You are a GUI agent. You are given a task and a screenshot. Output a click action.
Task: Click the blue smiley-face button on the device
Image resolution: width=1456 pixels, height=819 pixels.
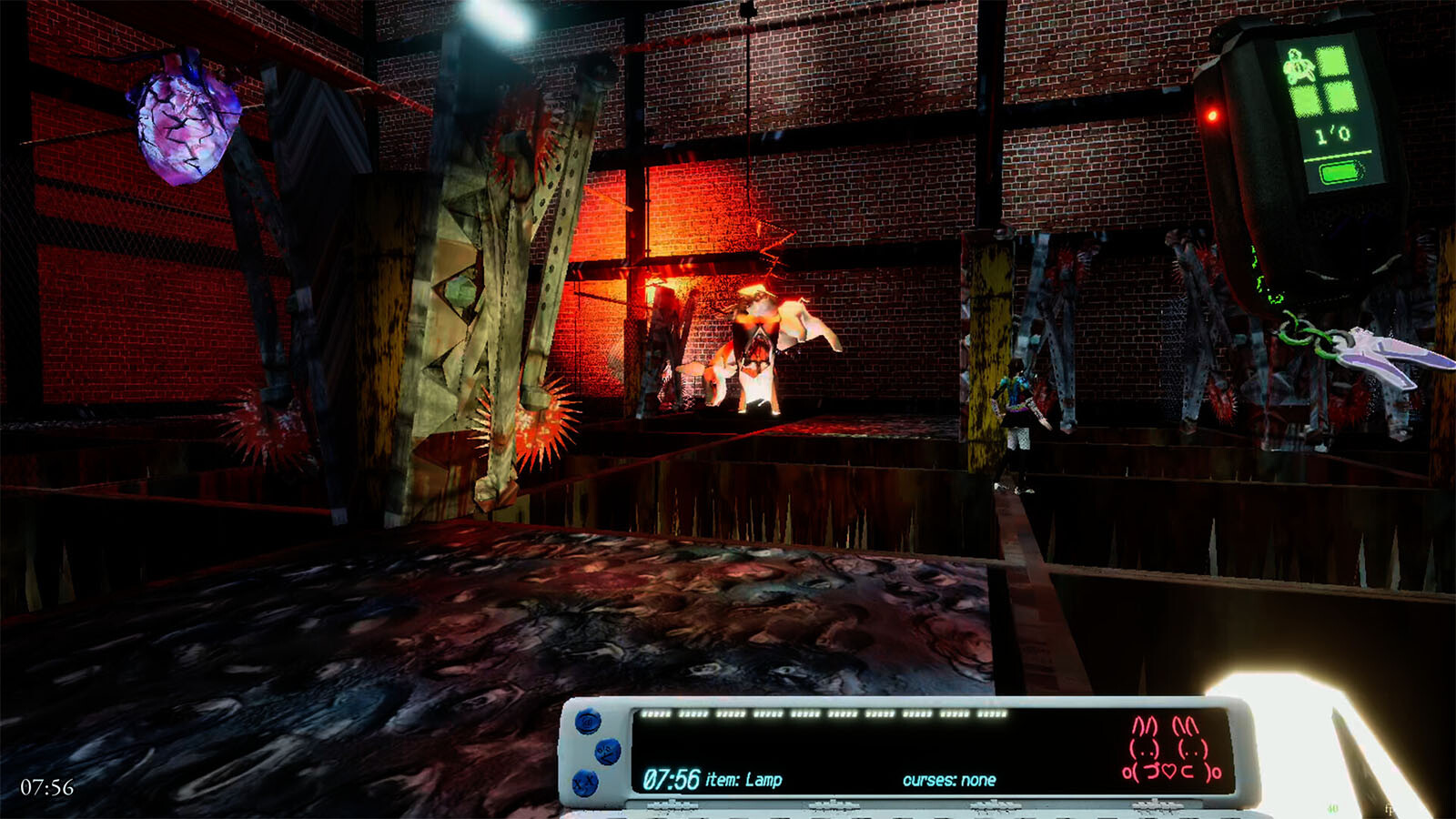[x=607, y=752]
